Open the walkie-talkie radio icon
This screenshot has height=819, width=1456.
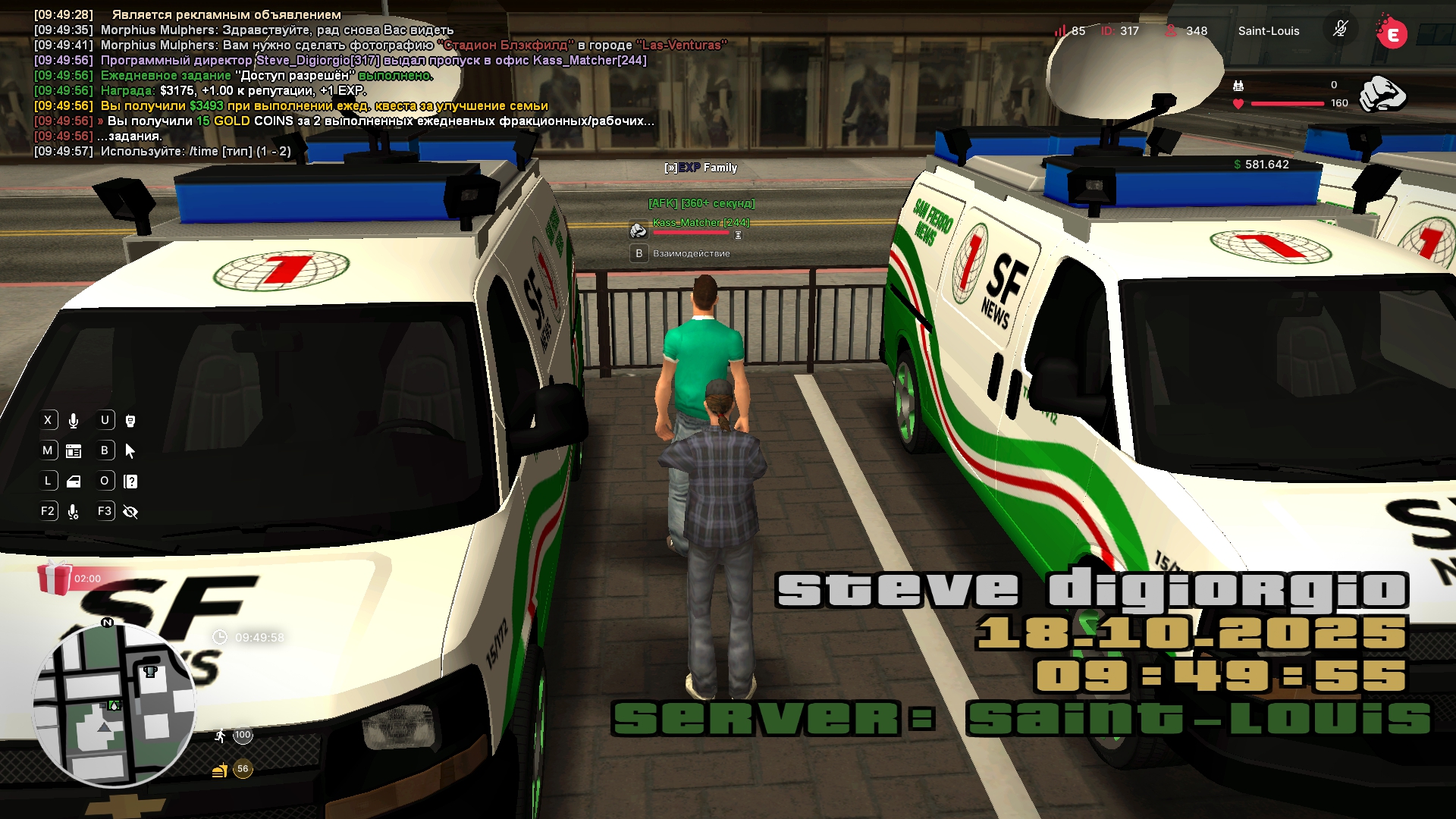(130, 421)
